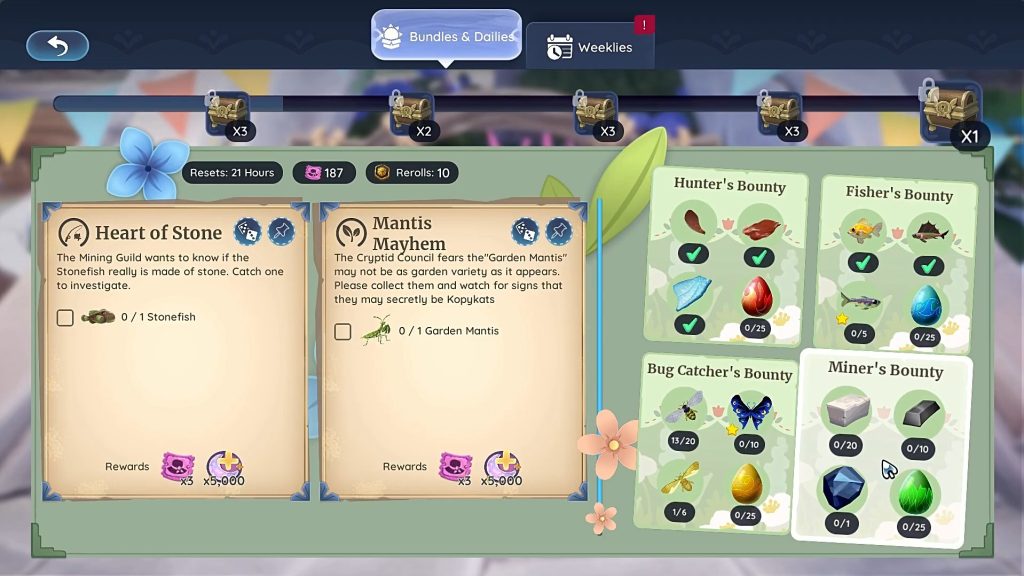Click the Rerolls counter badge
Screen dimensions: 1024x576
coord(410,172)
